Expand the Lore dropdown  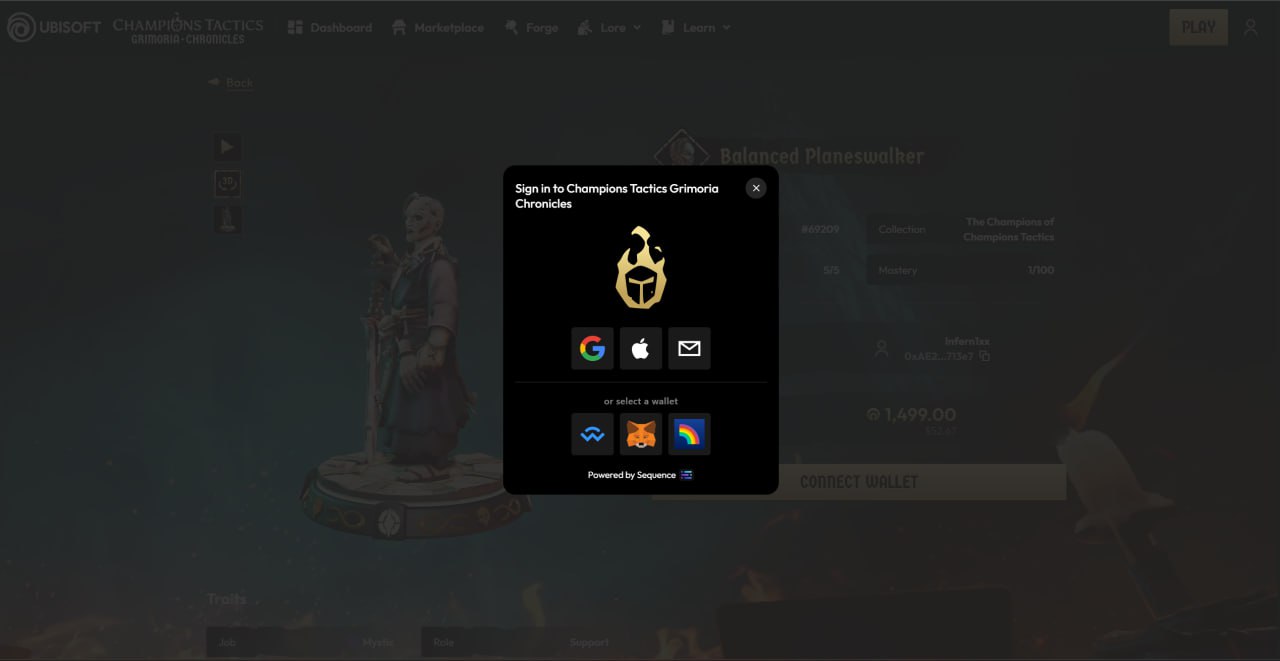pos(609,28)
